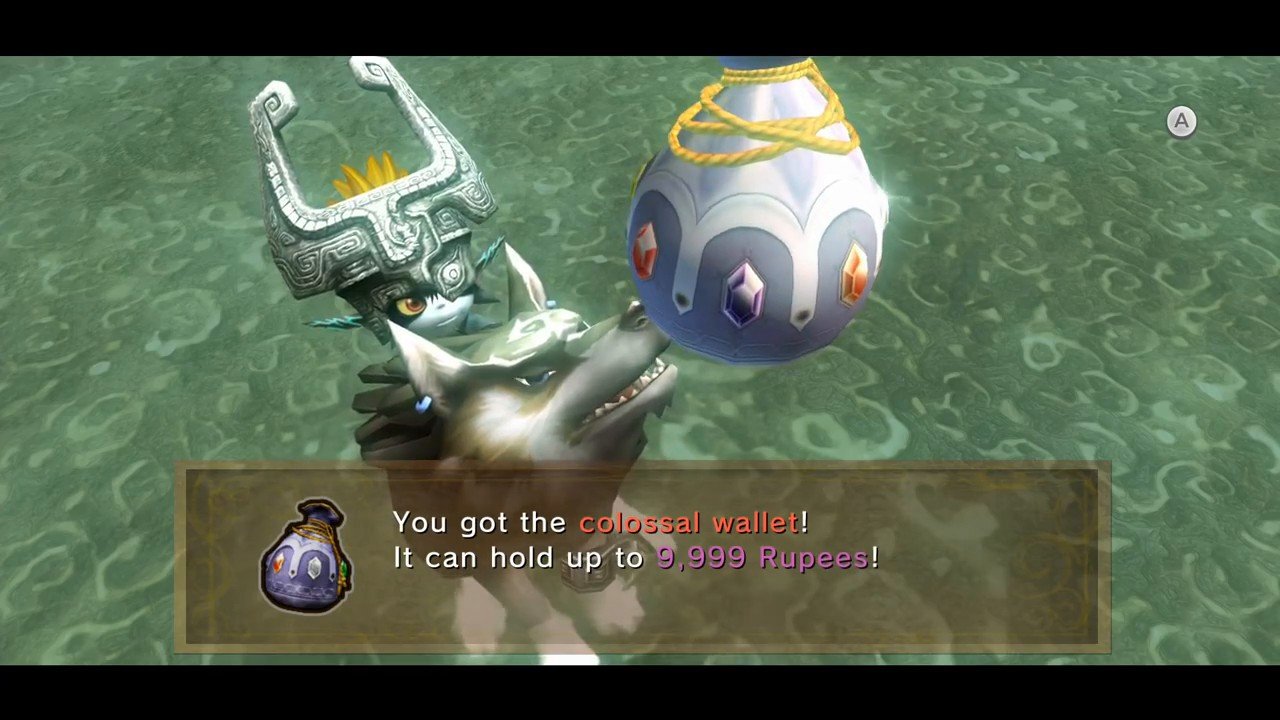The width and height of the screenshot is (1280, 720).
Task: Click the wallet icon in the dialogue box
Action: 307,555
